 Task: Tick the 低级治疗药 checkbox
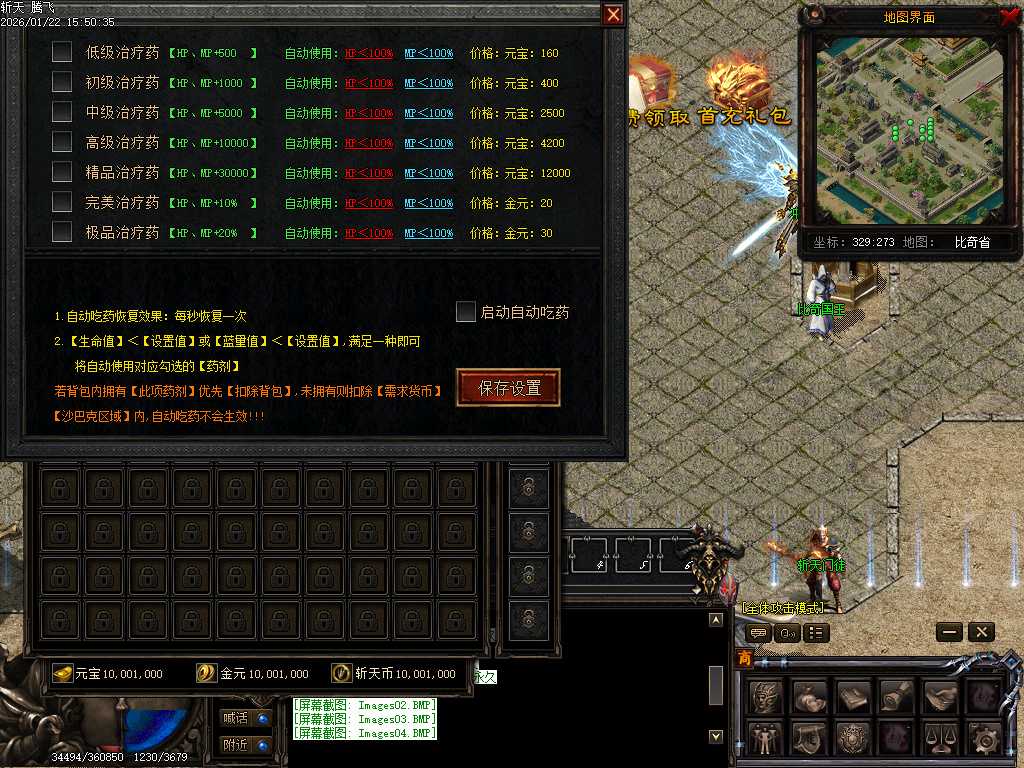coord(62,52)
